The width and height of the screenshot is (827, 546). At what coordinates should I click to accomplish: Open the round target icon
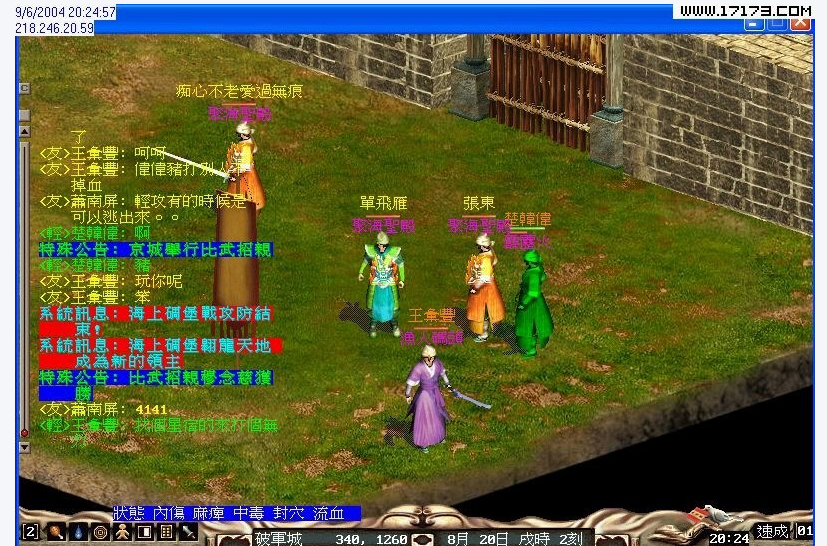[100, 532]
